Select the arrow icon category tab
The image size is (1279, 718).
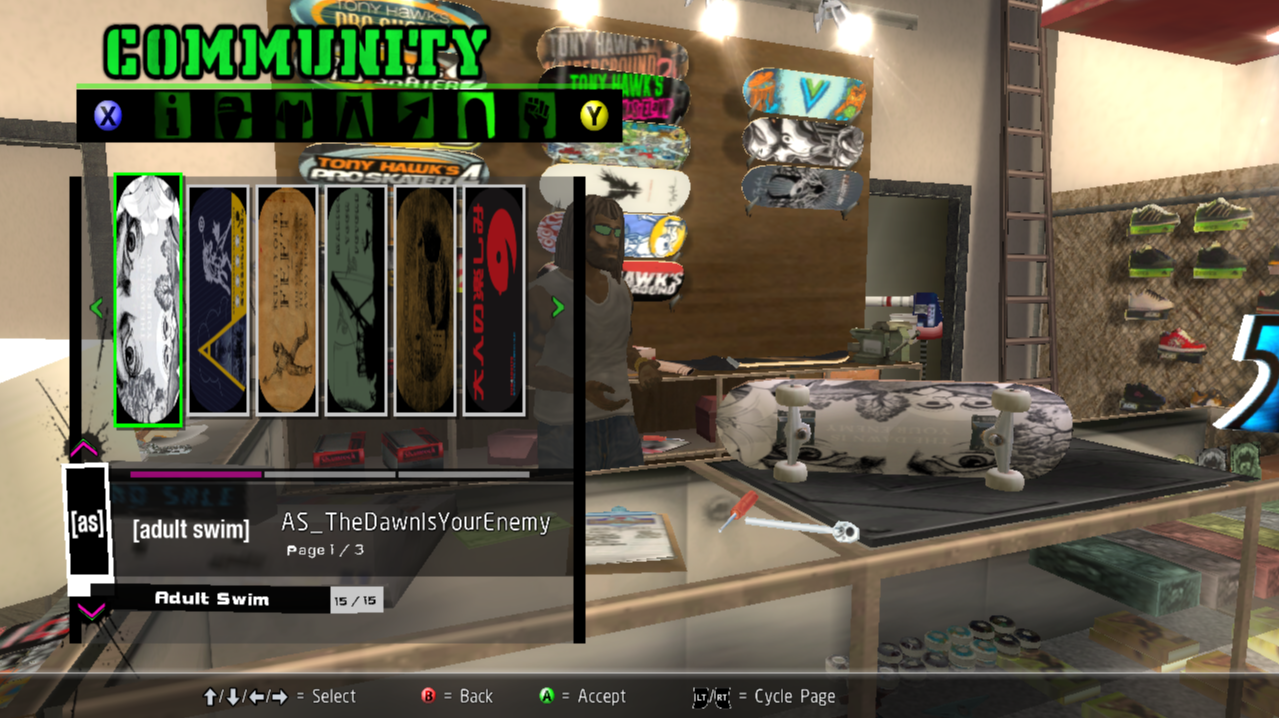(416, 116)
